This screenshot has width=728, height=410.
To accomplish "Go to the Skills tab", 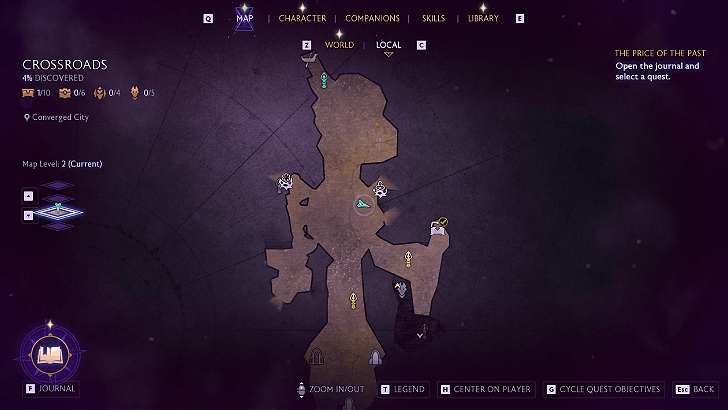I will point(433,18).
